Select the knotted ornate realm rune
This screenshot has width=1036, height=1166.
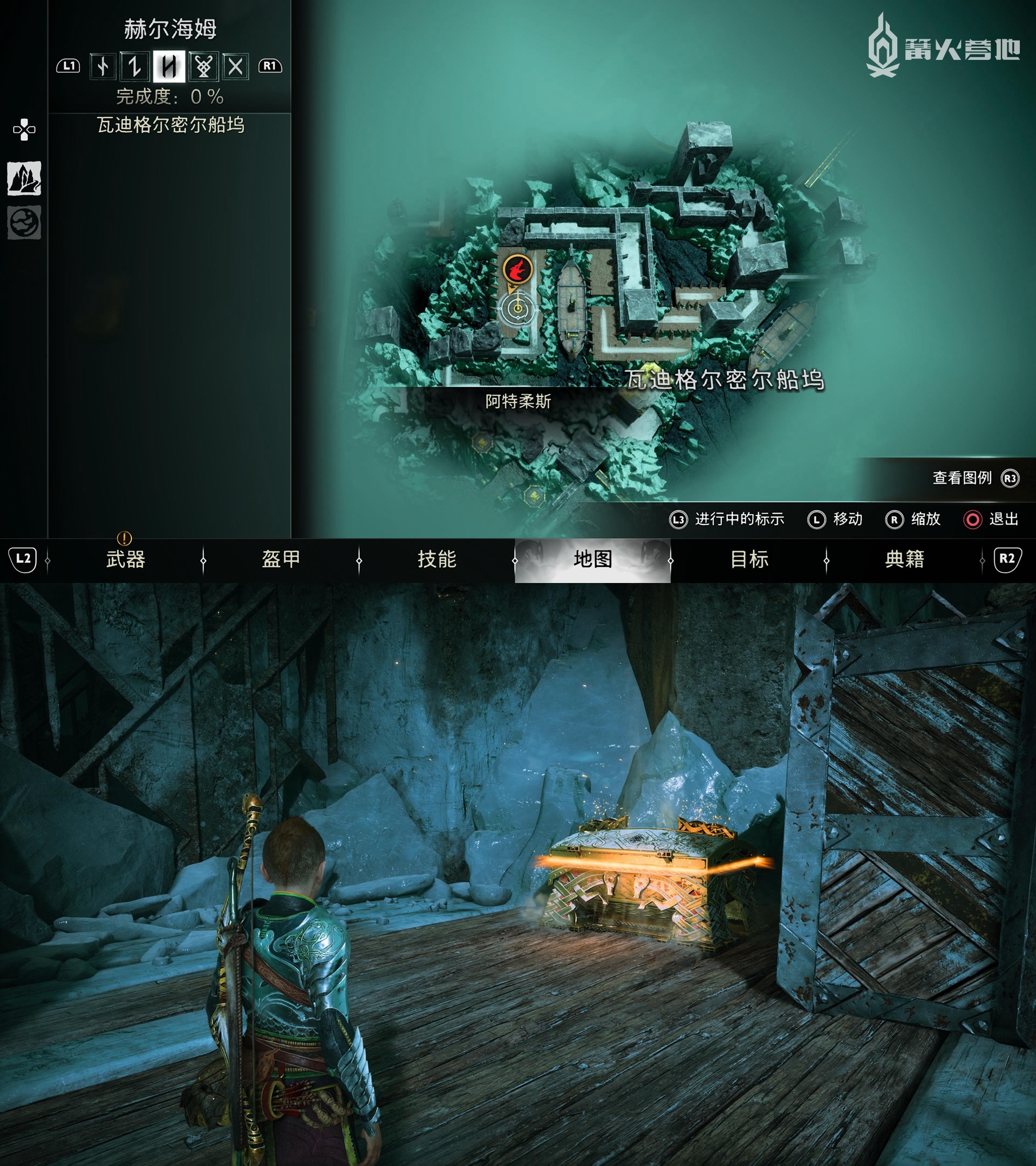point(203,67)
